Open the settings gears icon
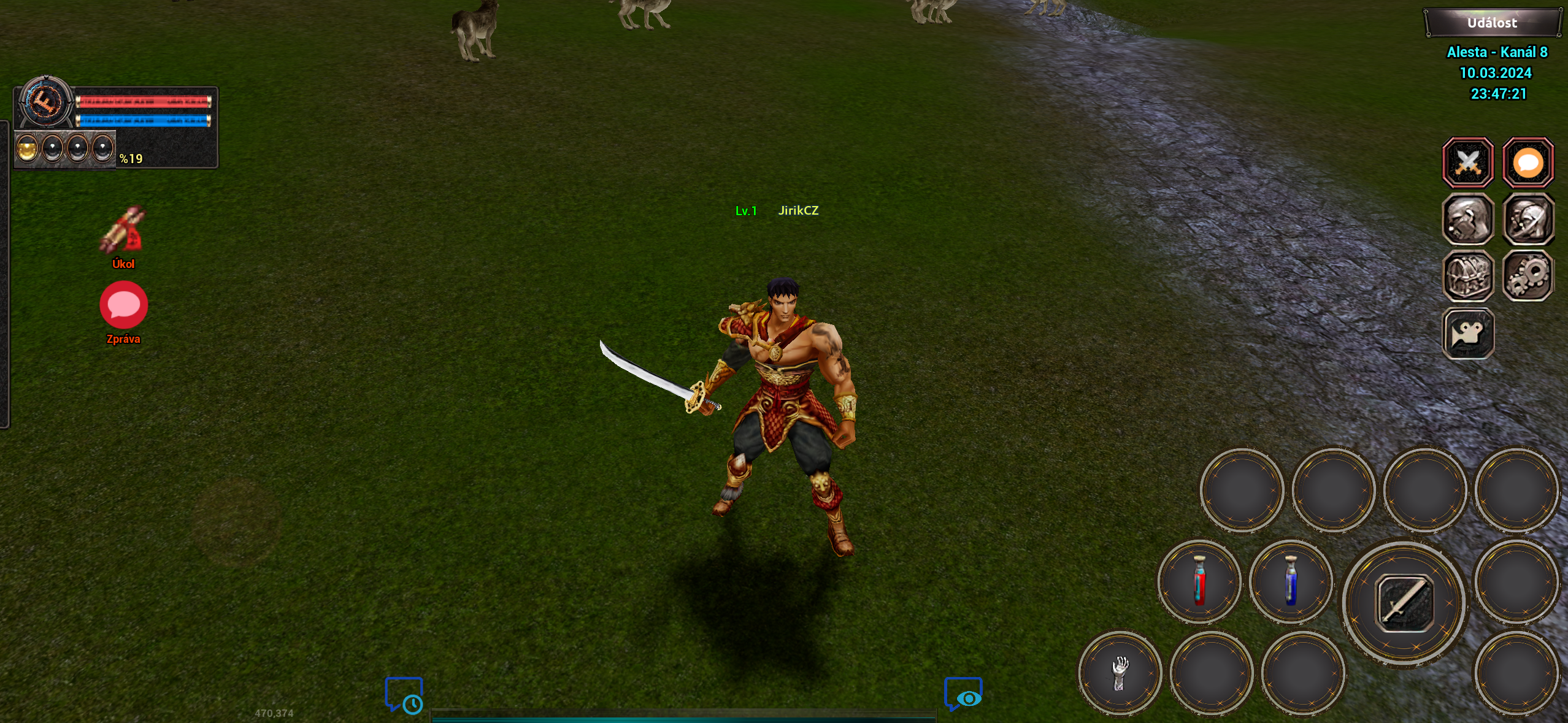 pyautogui.click(x=1529, y=276)
